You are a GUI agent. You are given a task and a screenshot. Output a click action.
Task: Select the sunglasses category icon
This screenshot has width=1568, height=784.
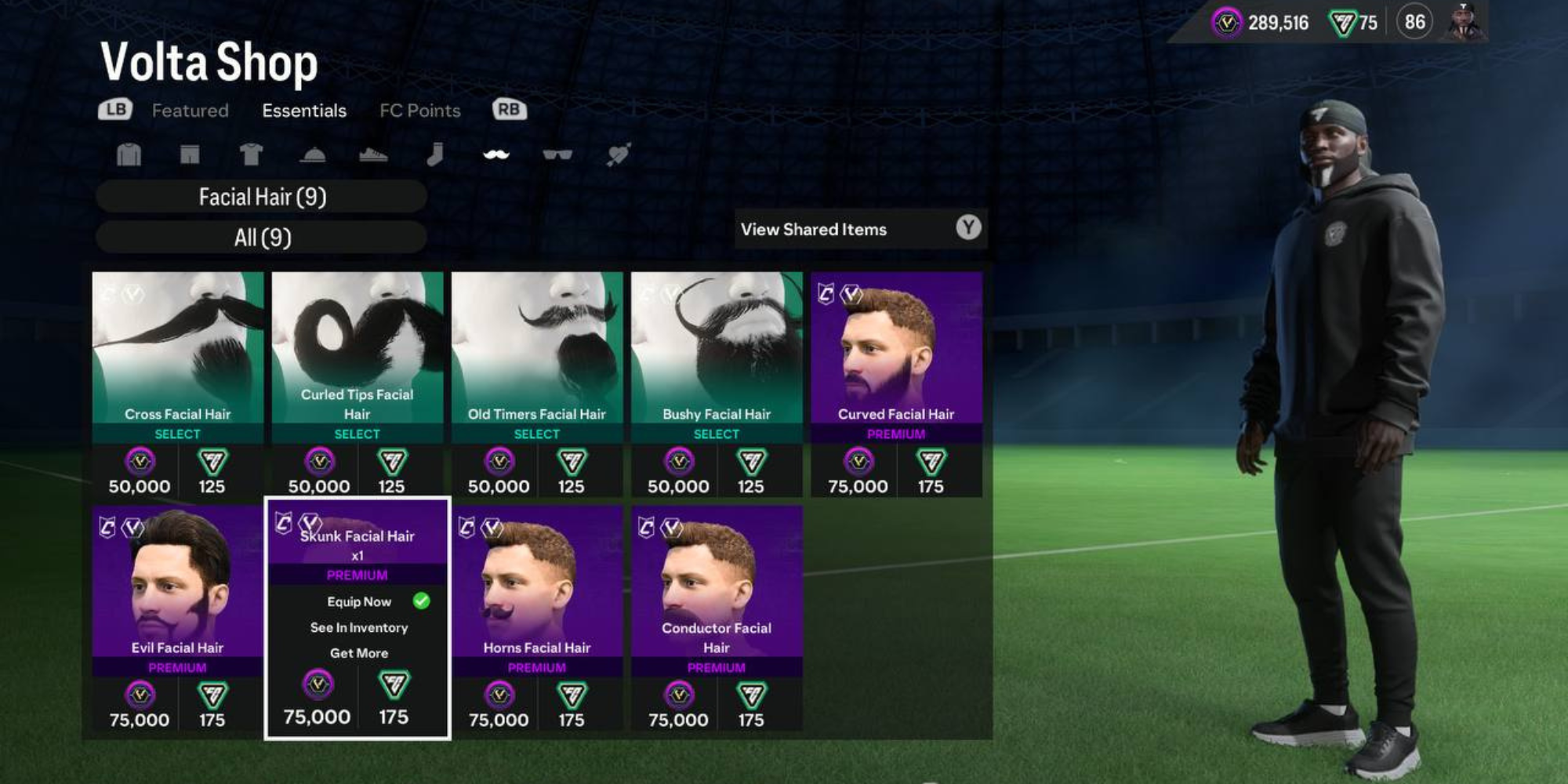(558, 154)
